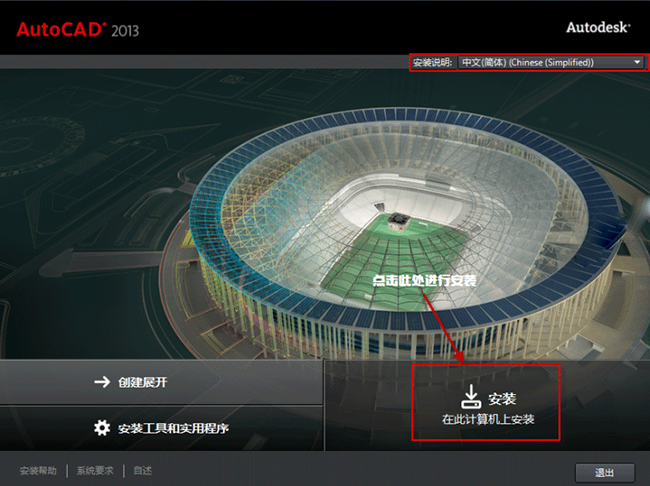Open the 自述 readme link

click(142, 471)
